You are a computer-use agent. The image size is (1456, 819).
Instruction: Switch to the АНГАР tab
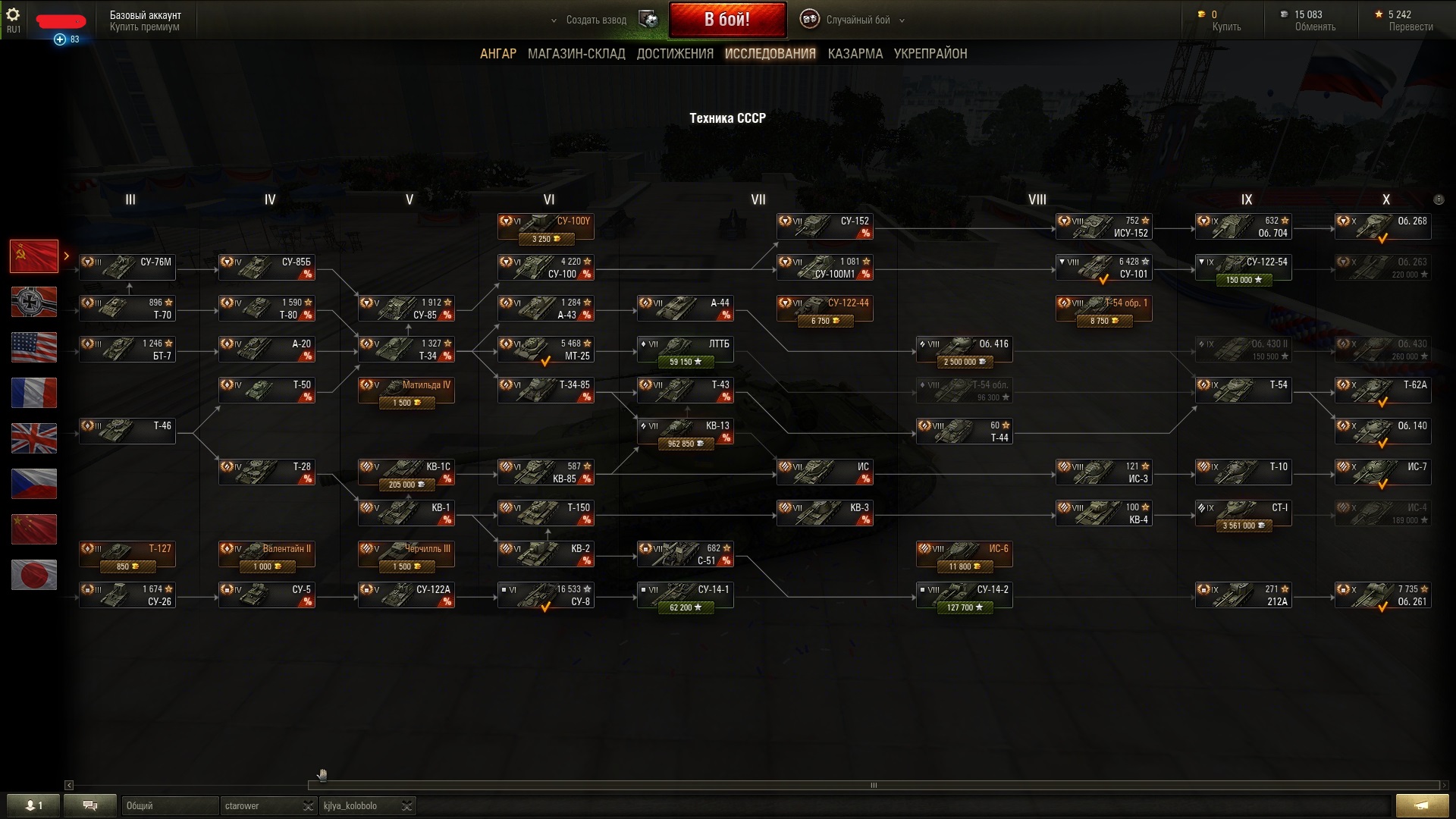tap(497, 54)
